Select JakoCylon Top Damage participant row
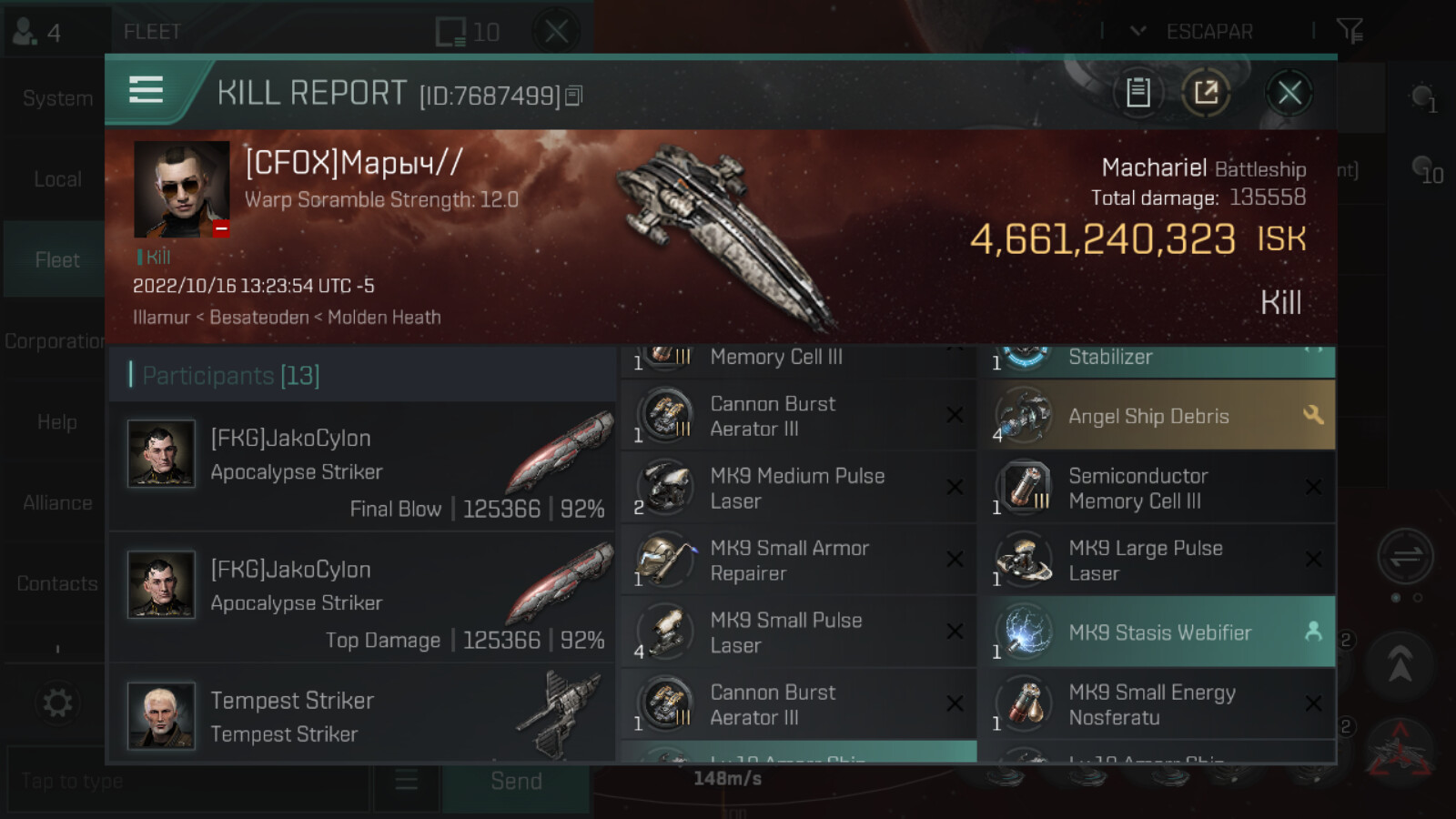This screenshot has height=819, width=1456. (362, 599)
